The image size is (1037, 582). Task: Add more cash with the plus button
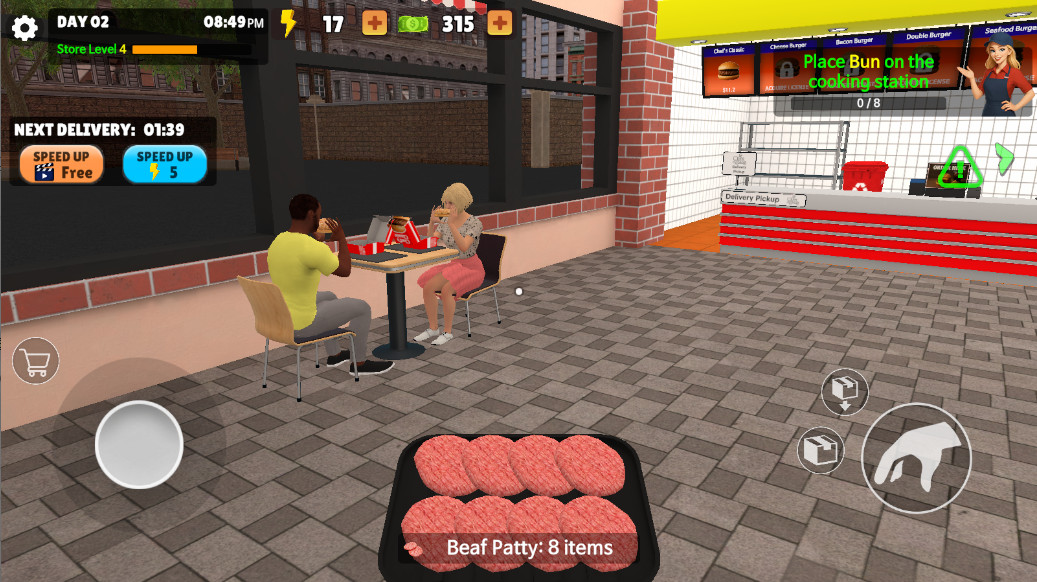tap(500, 23)
